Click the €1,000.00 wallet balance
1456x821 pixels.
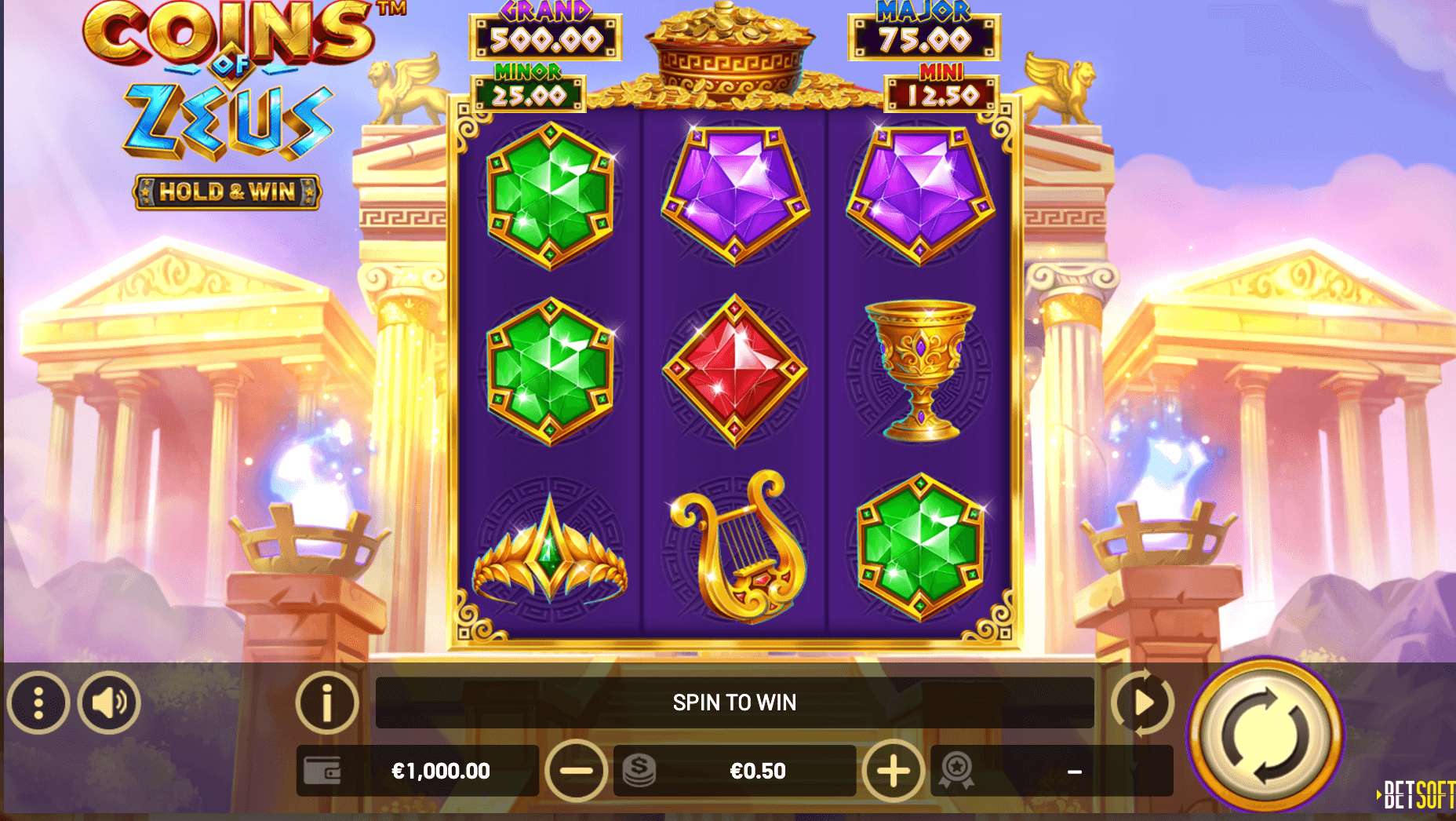[x=440, y=771]
